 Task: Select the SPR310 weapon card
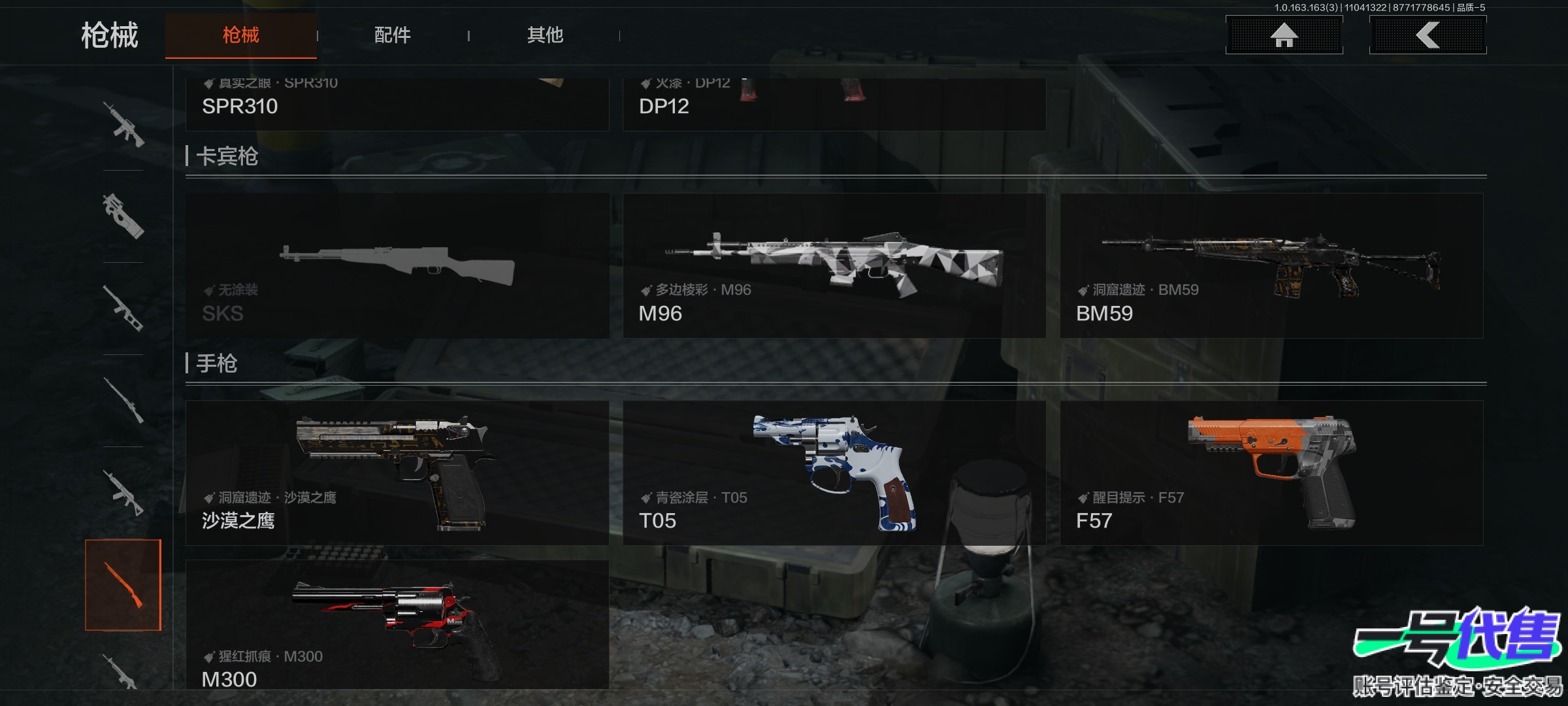[x=397, y=105]
